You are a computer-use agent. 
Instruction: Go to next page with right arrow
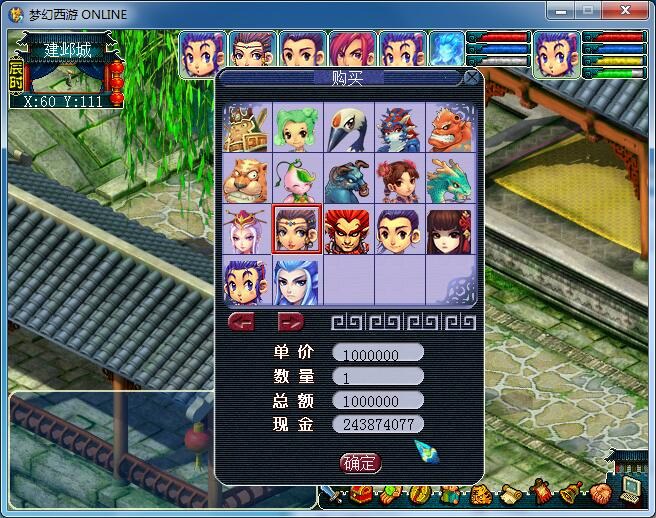(290, 322)
